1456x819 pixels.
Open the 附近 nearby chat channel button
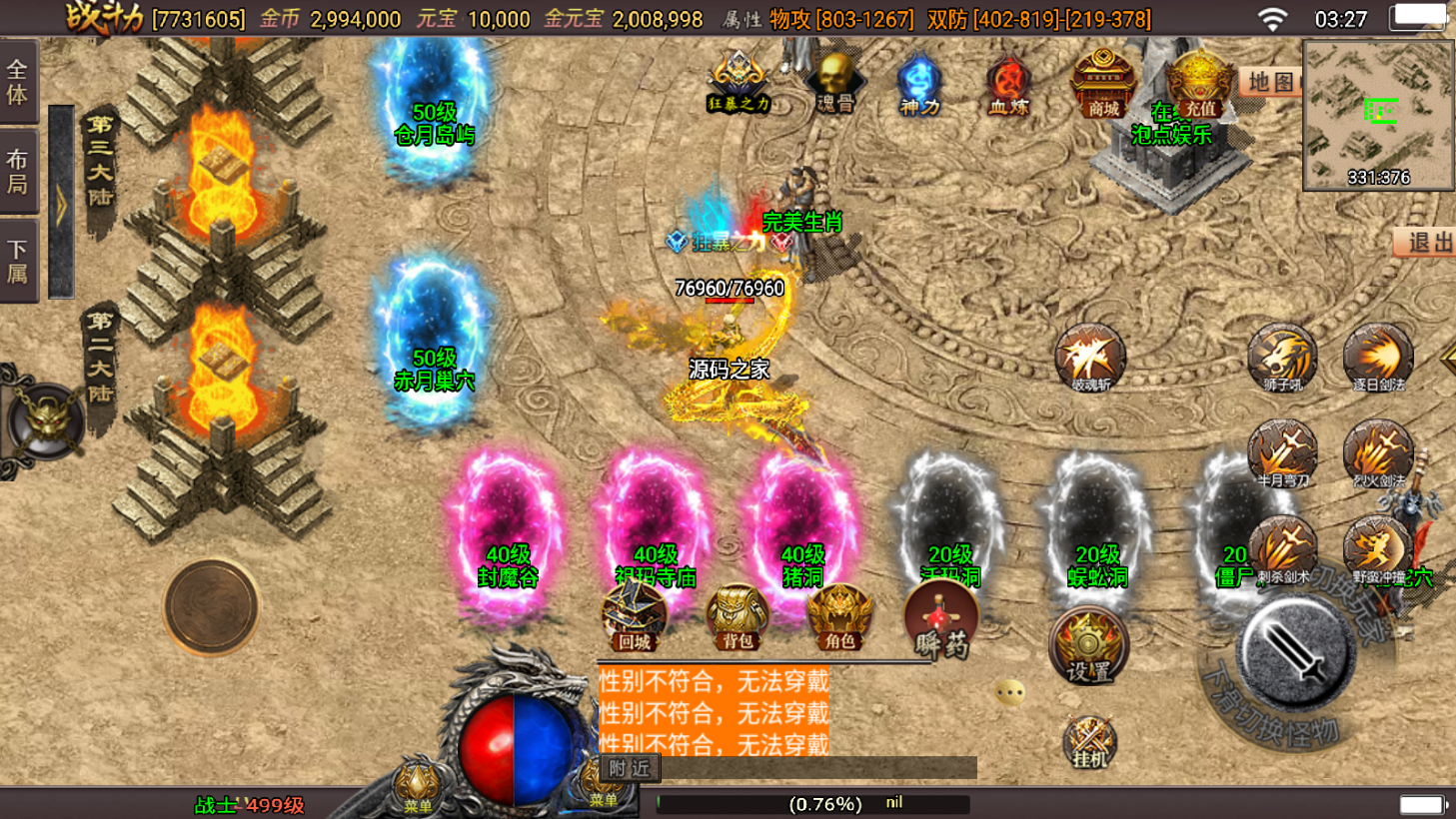click(630, 767)
